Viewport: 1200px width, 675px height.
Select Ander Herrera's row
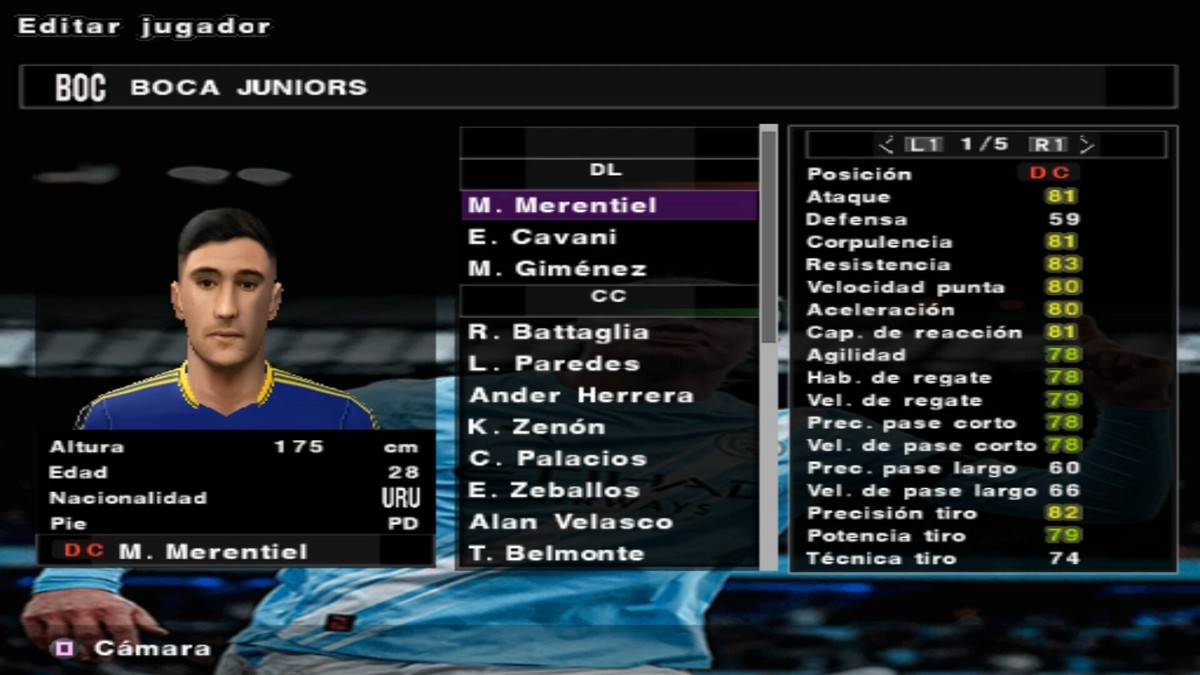[608, 396]
